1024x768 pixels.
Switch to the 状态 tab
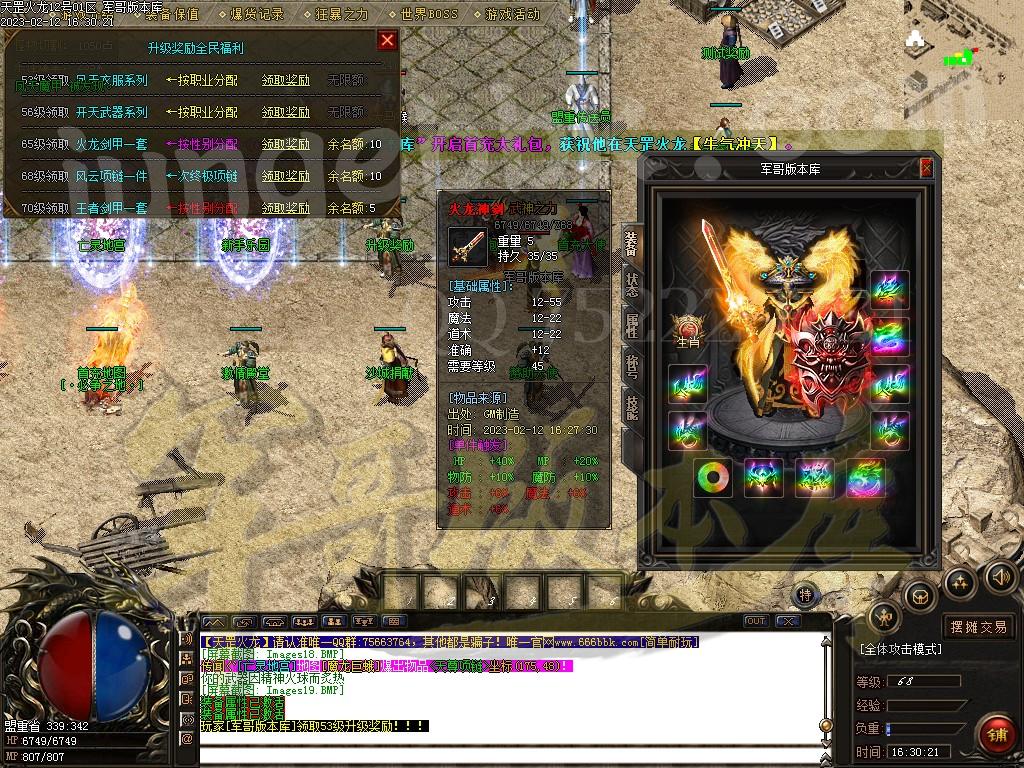click(631, 284)
